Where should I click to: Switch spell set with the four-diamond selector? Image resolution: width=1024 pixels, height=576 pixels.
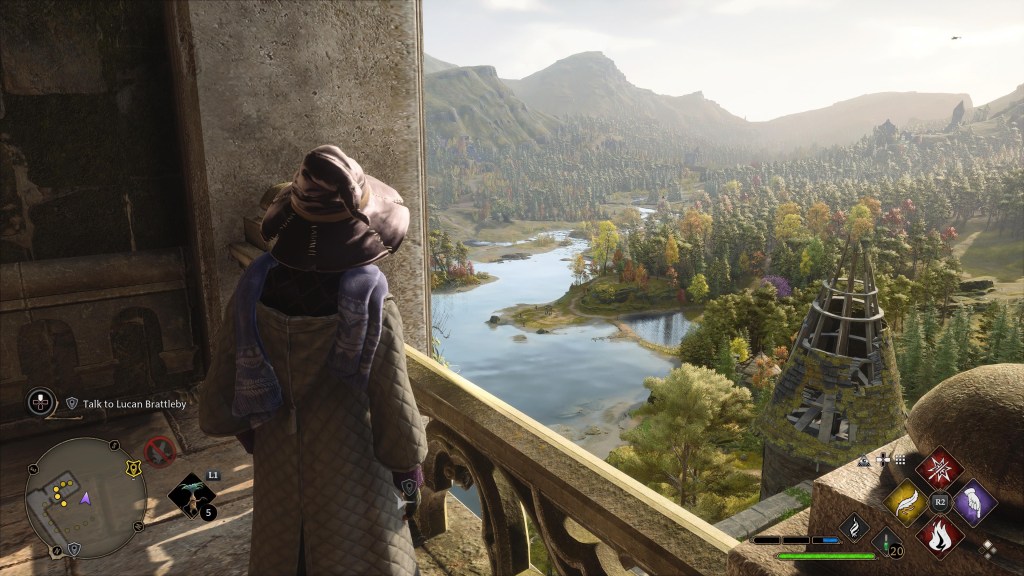988,547
